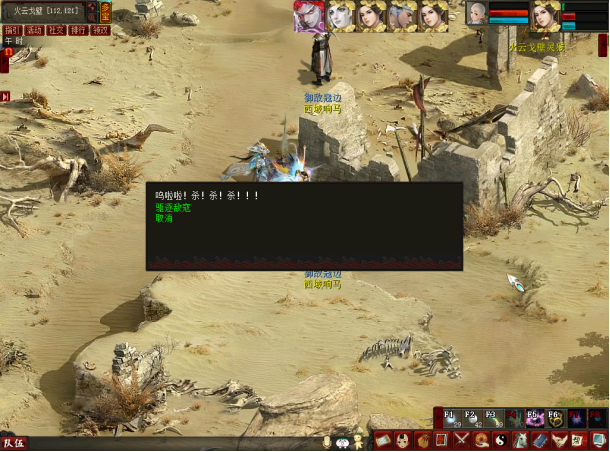The height and width of the screenshot is (452, 610).
Task: Open the computer monitor system icon
Action: point(598,441)
